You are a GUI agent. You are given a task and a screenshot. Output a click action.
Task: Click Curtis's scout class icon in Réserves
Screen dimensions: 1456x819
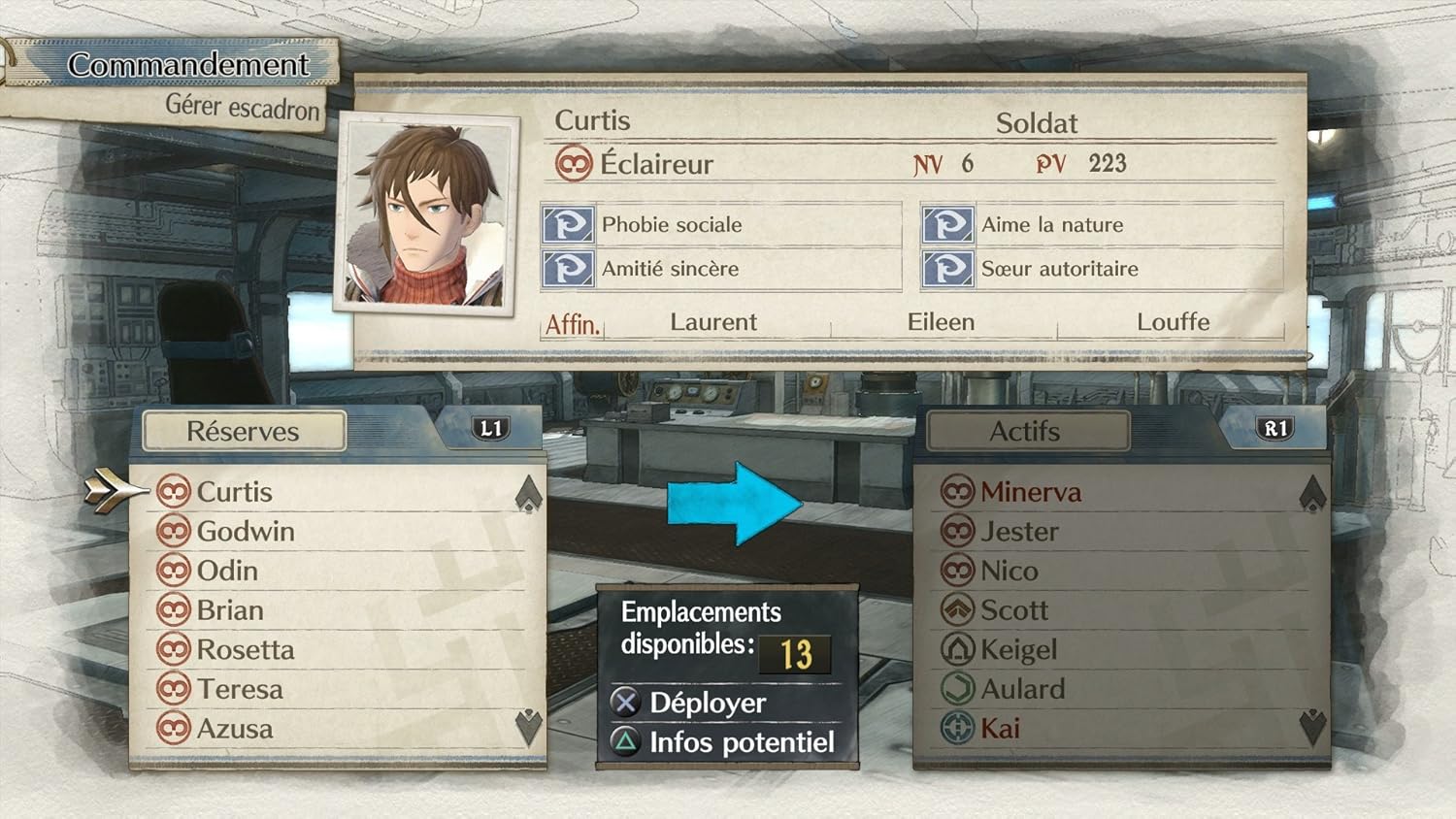click(174, 492)
